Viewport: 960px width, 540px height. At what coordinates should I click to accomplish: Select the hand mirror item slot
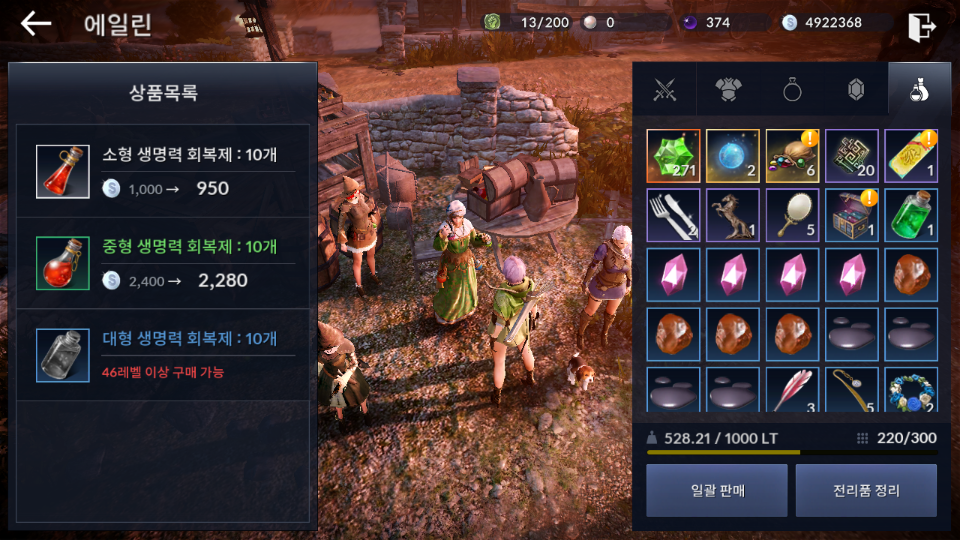coord(792,215)
